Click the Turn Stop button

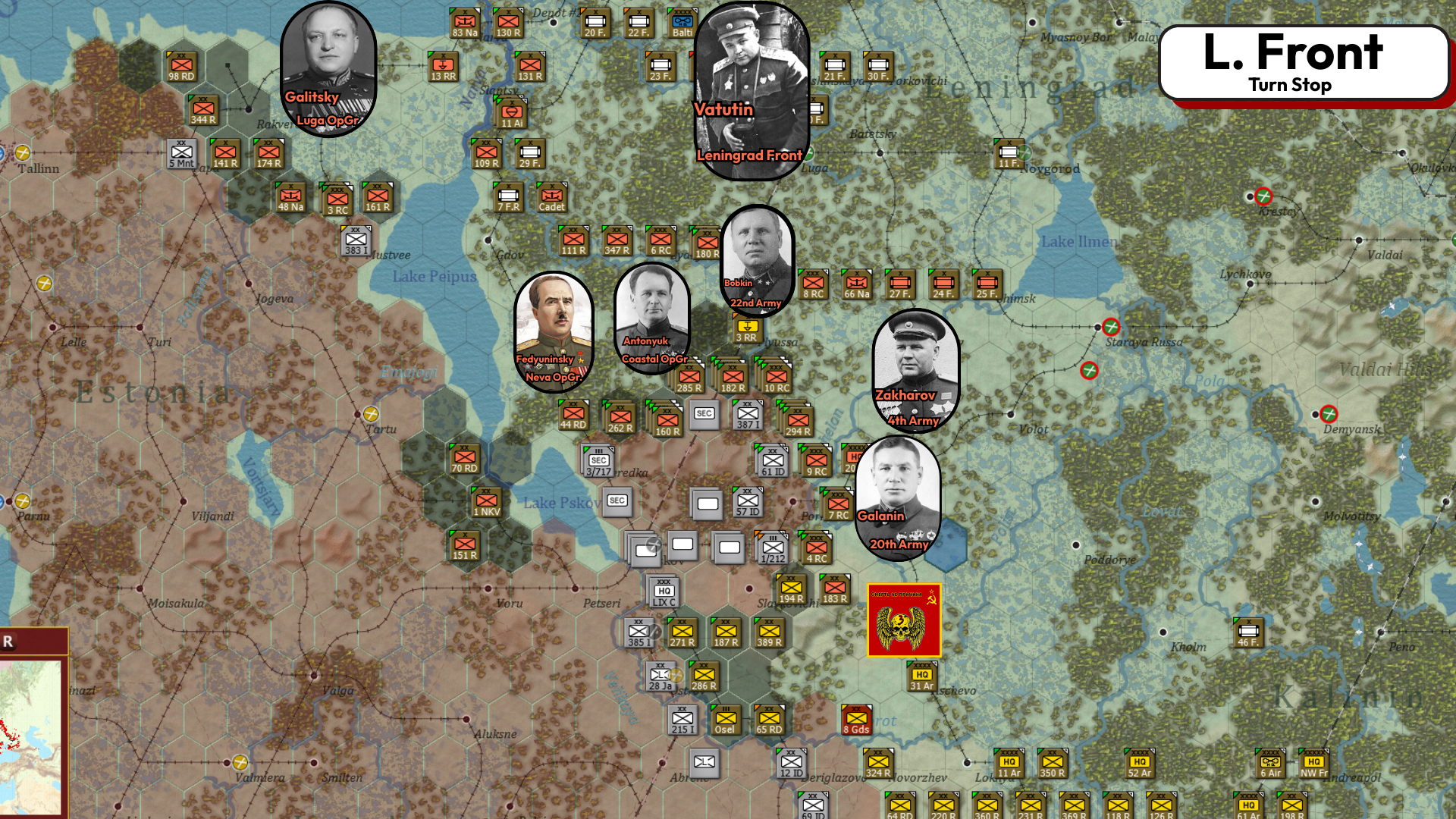pos(1291,85)
